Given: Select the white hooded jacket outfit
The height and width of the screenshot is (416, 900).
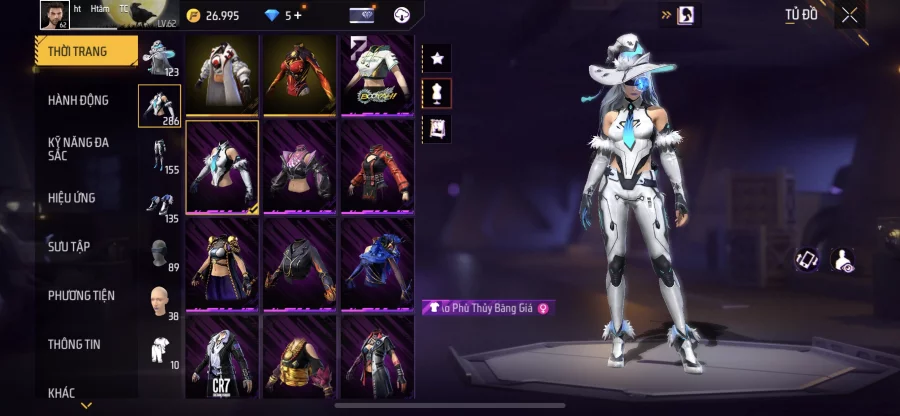Looking at the screenshot, I should click(222, 74).
